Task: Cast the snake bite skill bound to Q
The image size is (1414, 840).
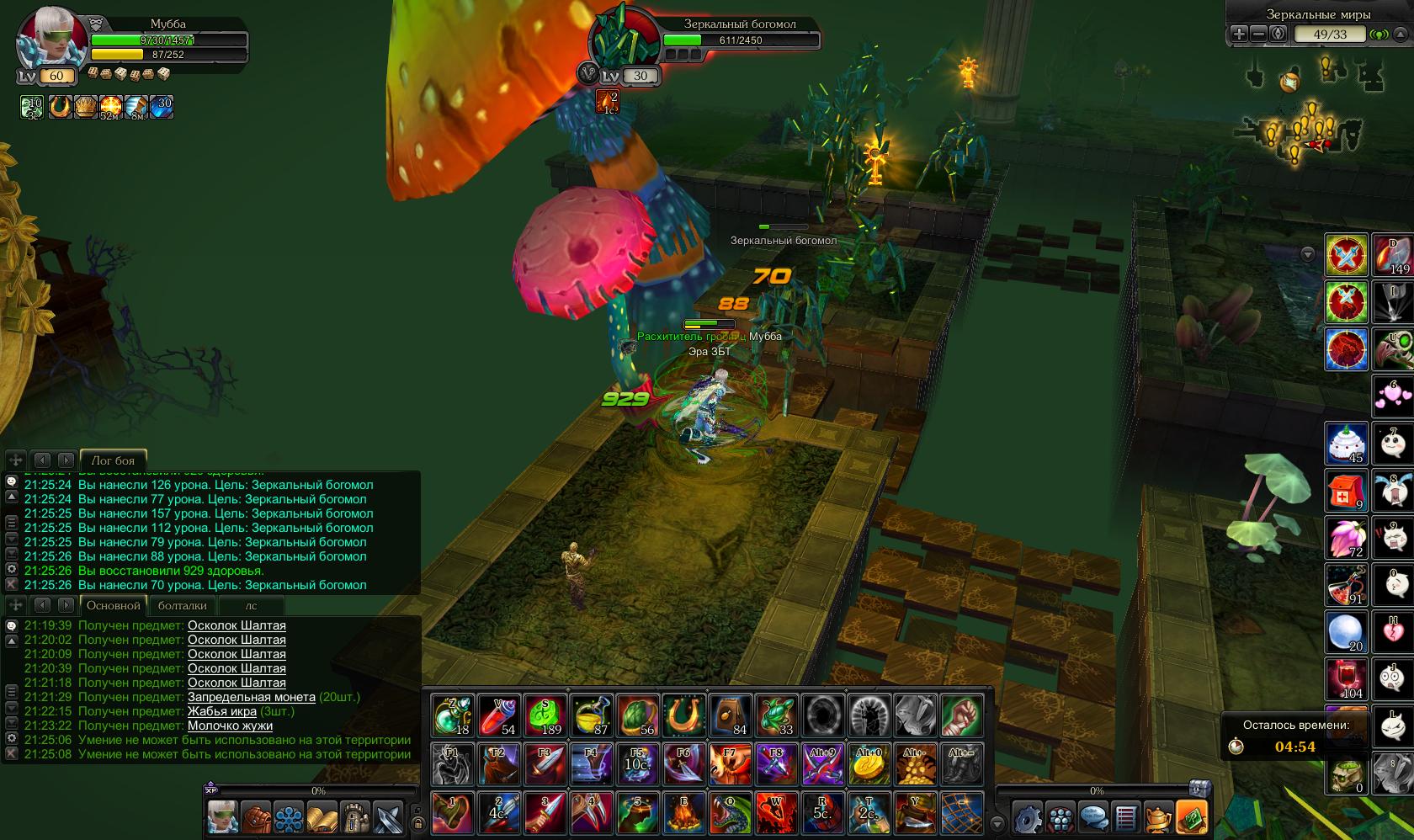Action: [731, 812]
